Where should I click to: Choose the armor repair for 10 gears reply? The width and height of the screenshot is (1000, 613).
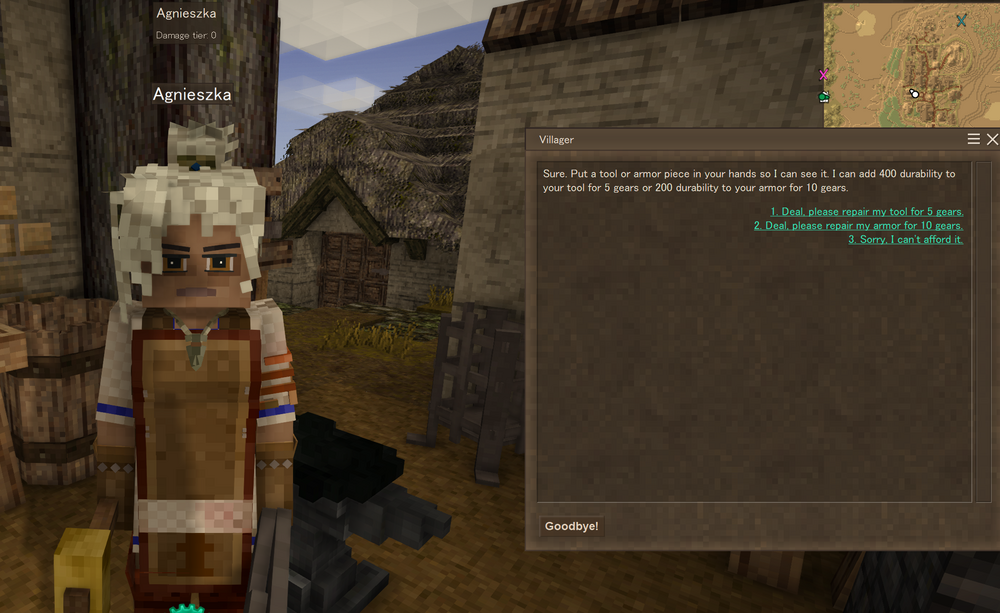pos(858,226)
